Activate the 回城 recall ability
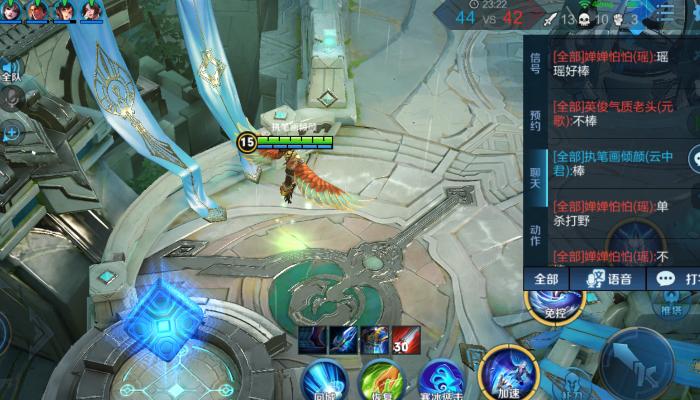Screen dimensions: 700x400 coord(325,382)
